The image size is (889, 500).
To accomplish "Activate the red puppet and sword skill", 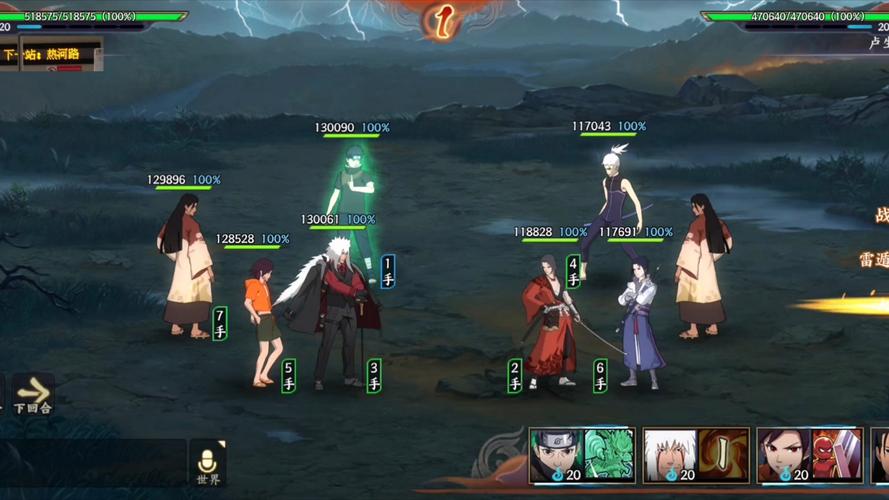I will [x=836, y=454].
